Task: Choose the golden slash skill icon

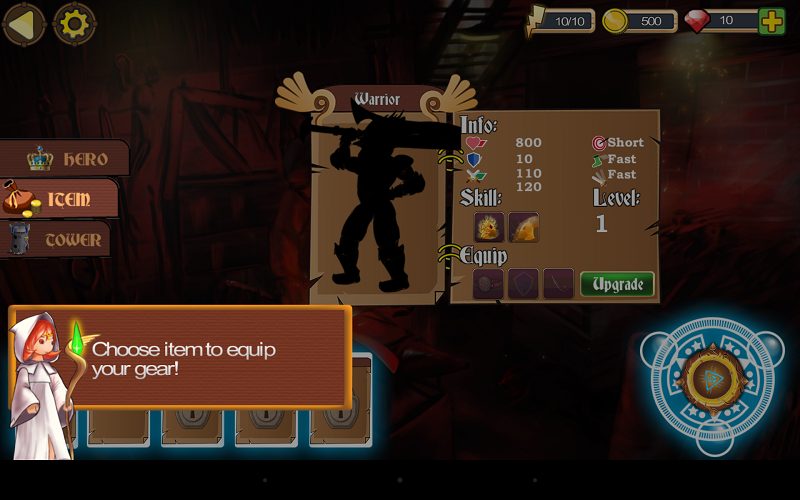Action: coord(523,227)
